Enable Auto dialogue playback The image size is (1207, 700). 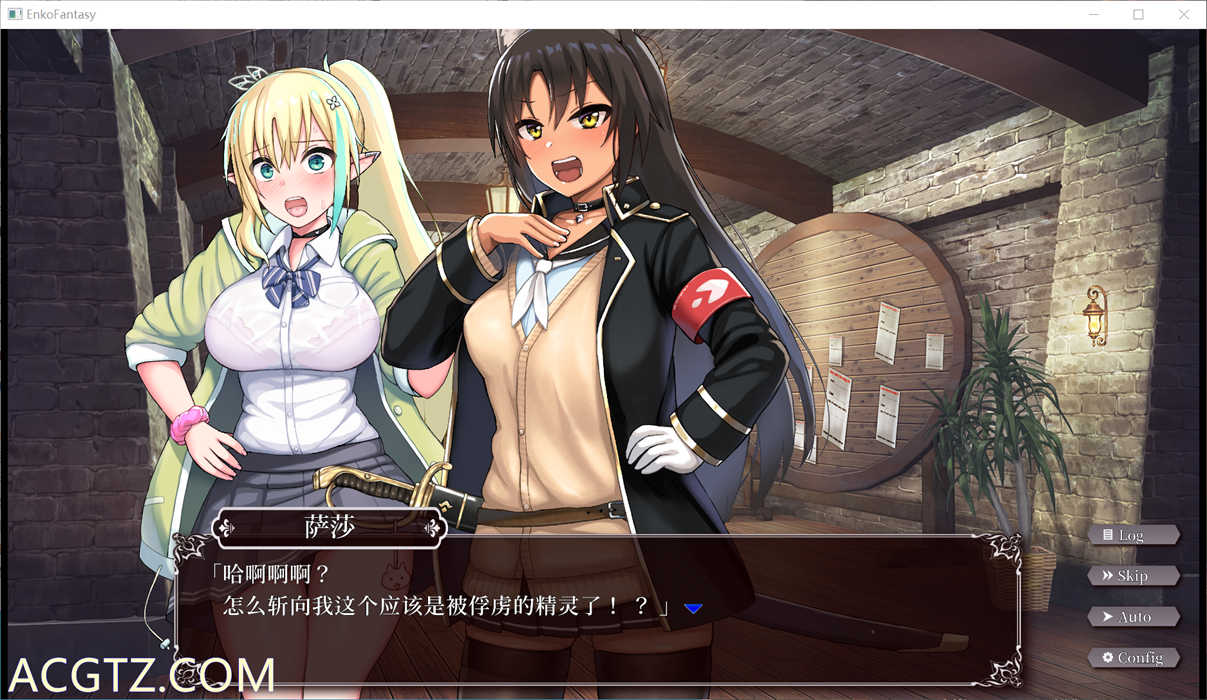coord(1133,617)
